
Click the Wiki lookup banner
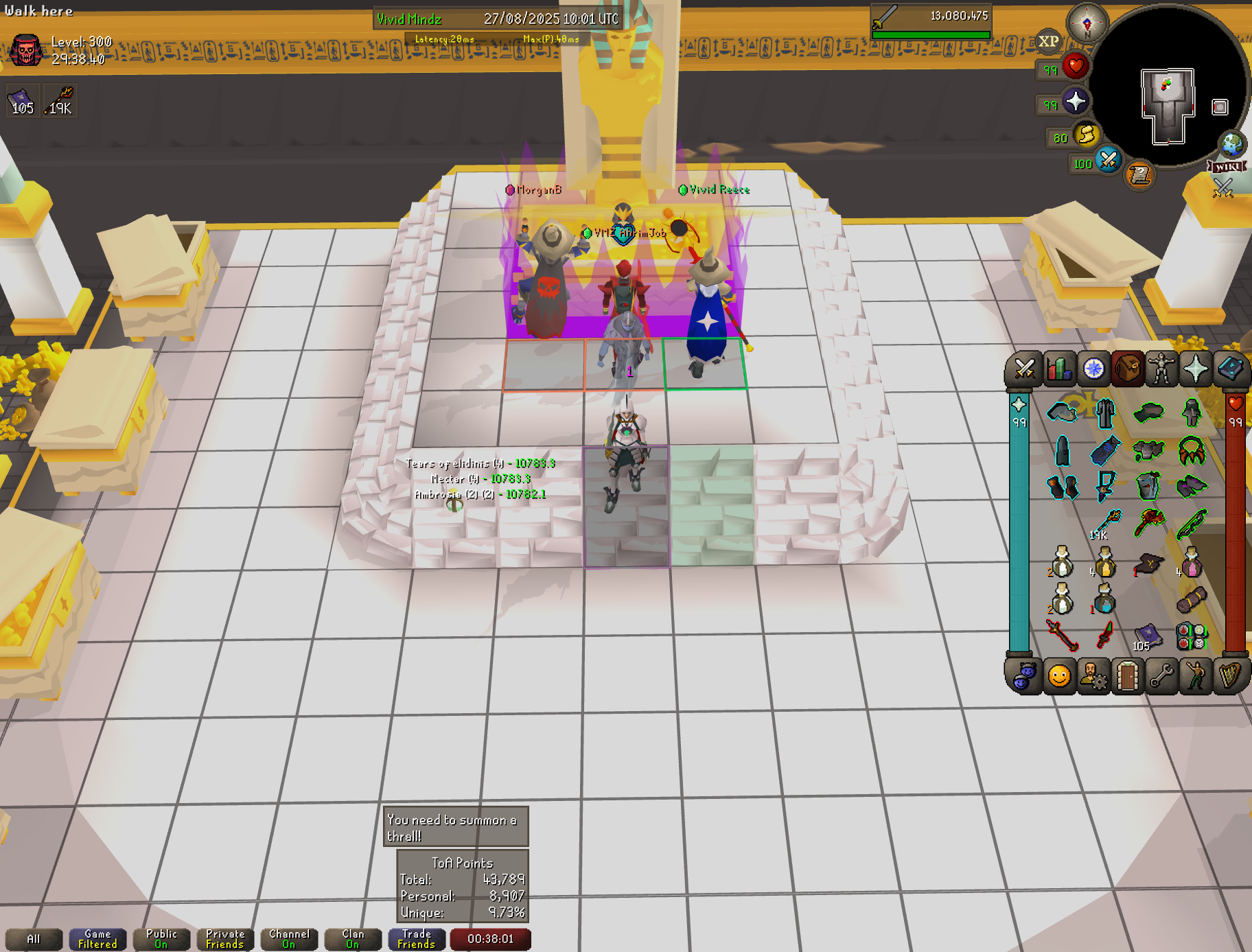pyautogui.click(x=1227, y=167)
